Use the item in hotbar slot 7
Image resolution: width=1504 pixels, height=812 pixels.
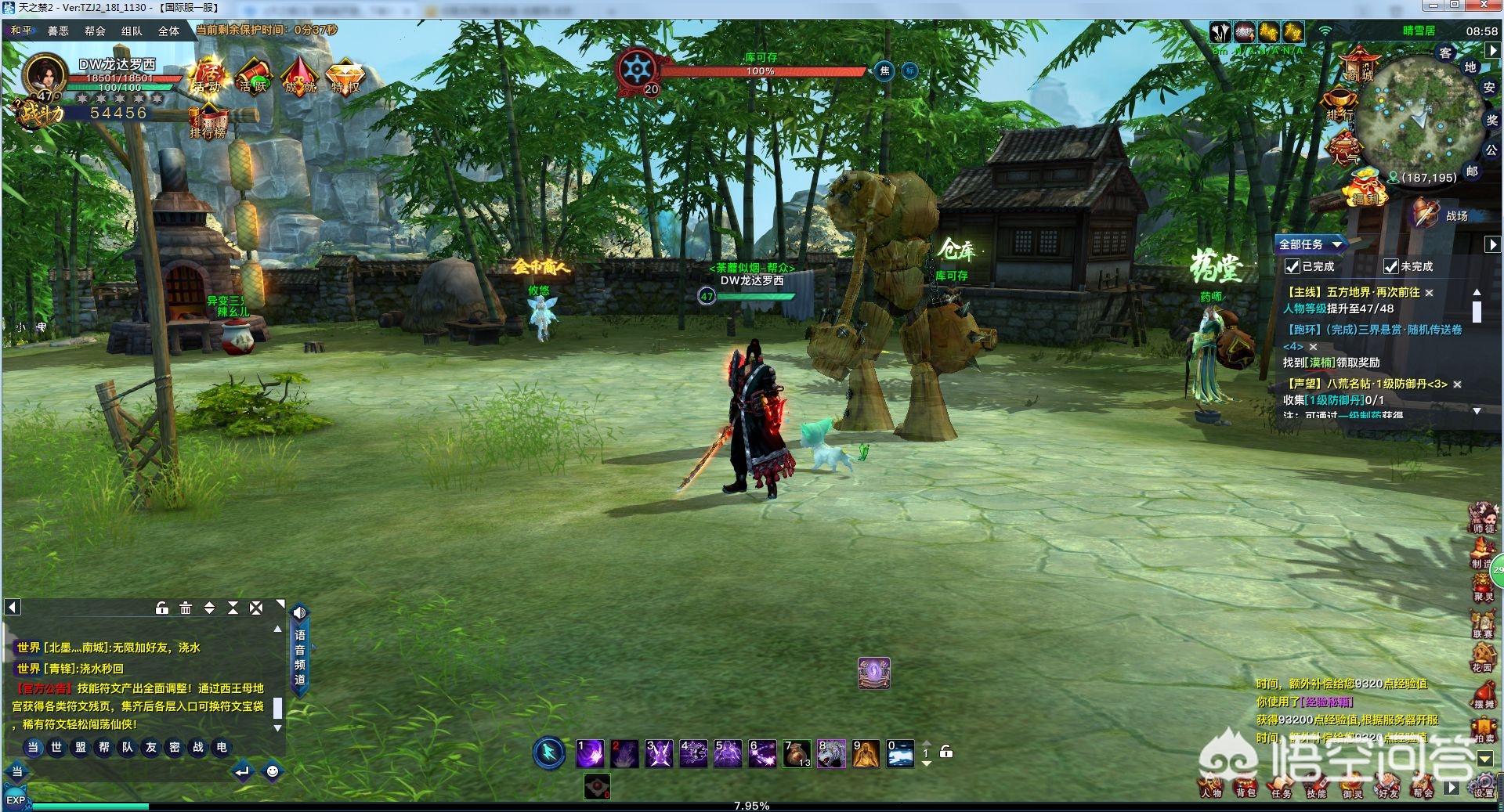coord(797,753)
